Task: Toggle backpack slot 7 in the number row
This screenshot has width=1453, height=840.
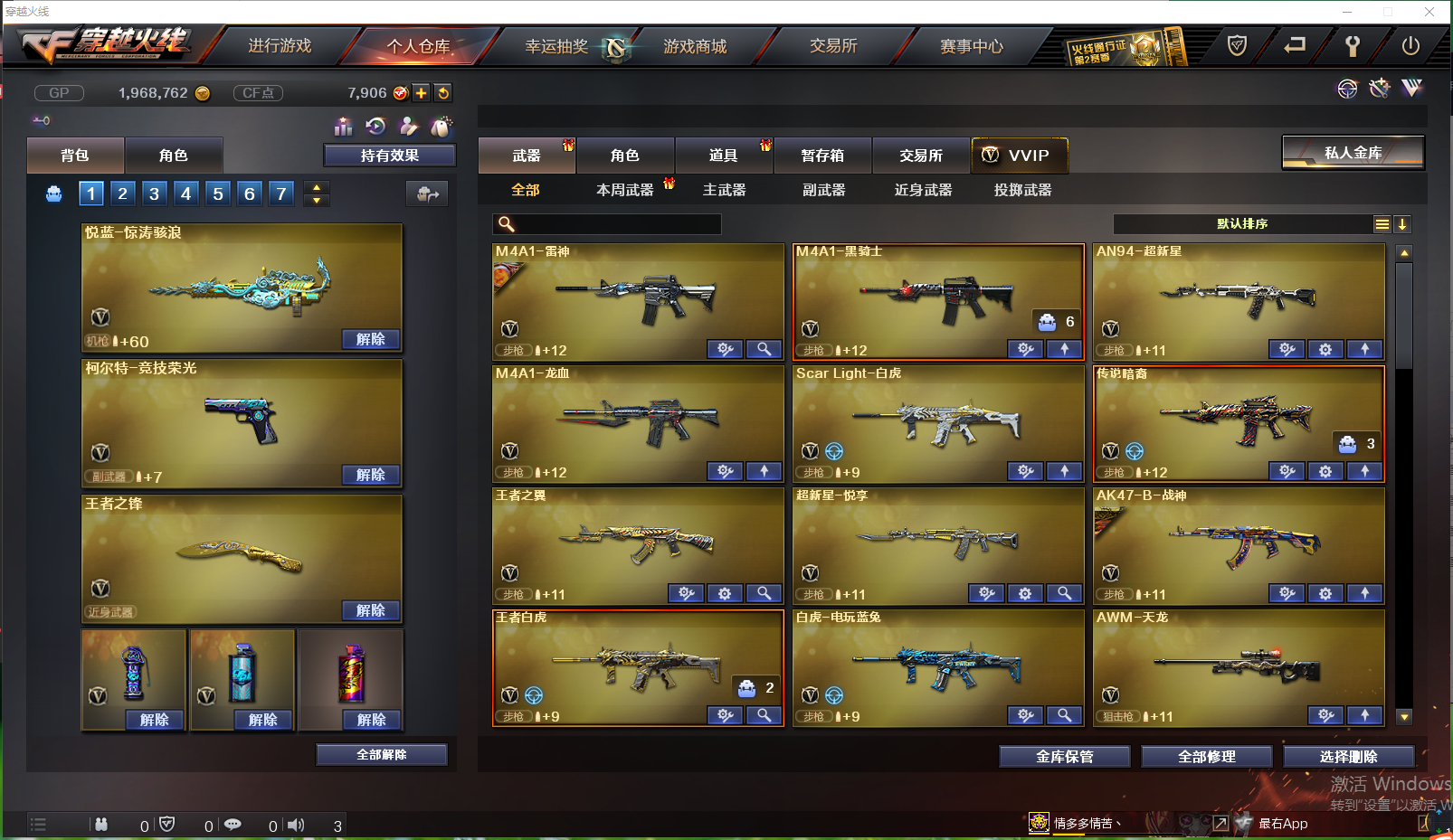Action: click(x=281, y=193)
